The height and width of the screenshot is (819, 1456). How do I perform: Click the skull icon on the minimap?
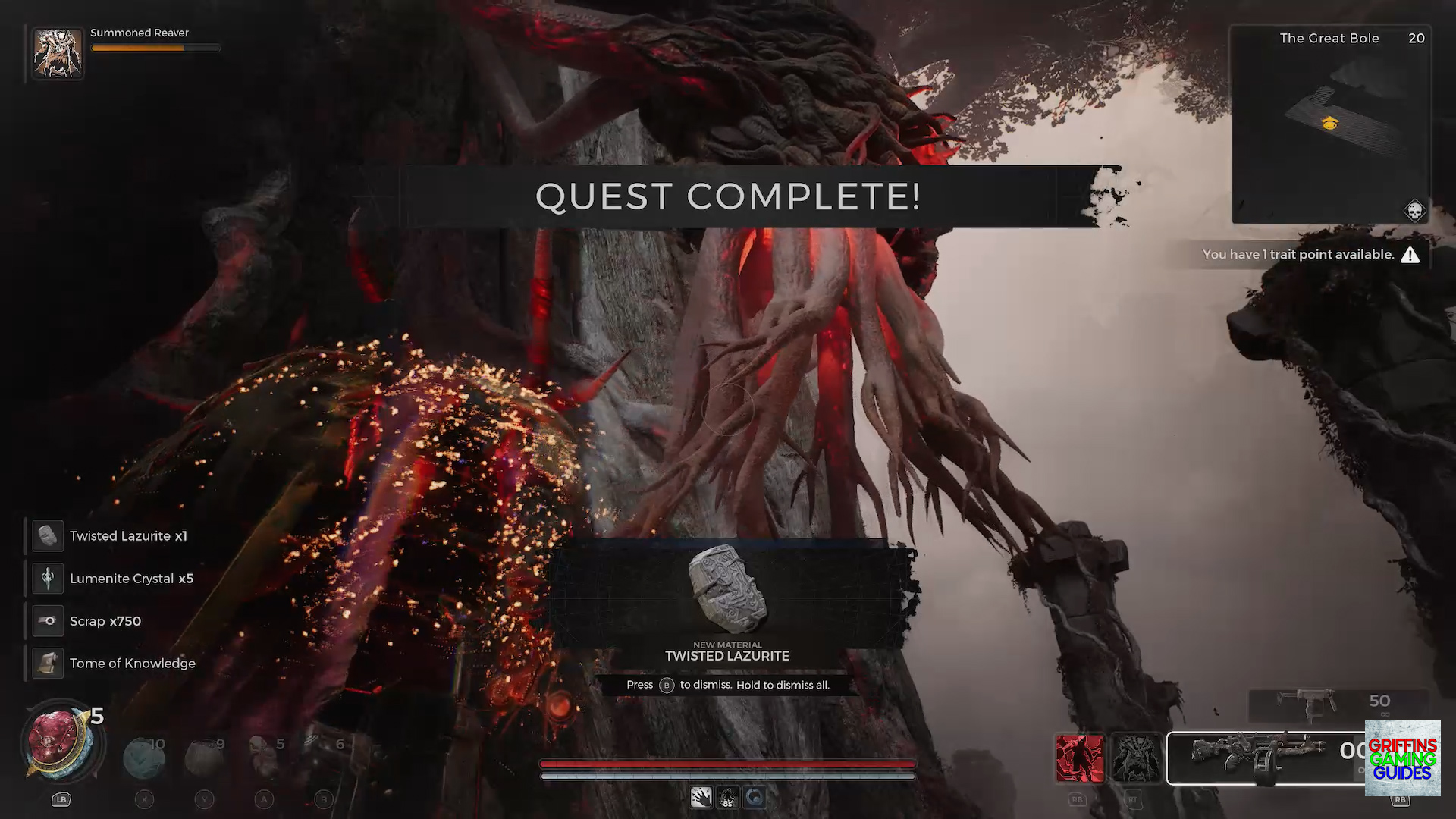(x=1414, y=210)
